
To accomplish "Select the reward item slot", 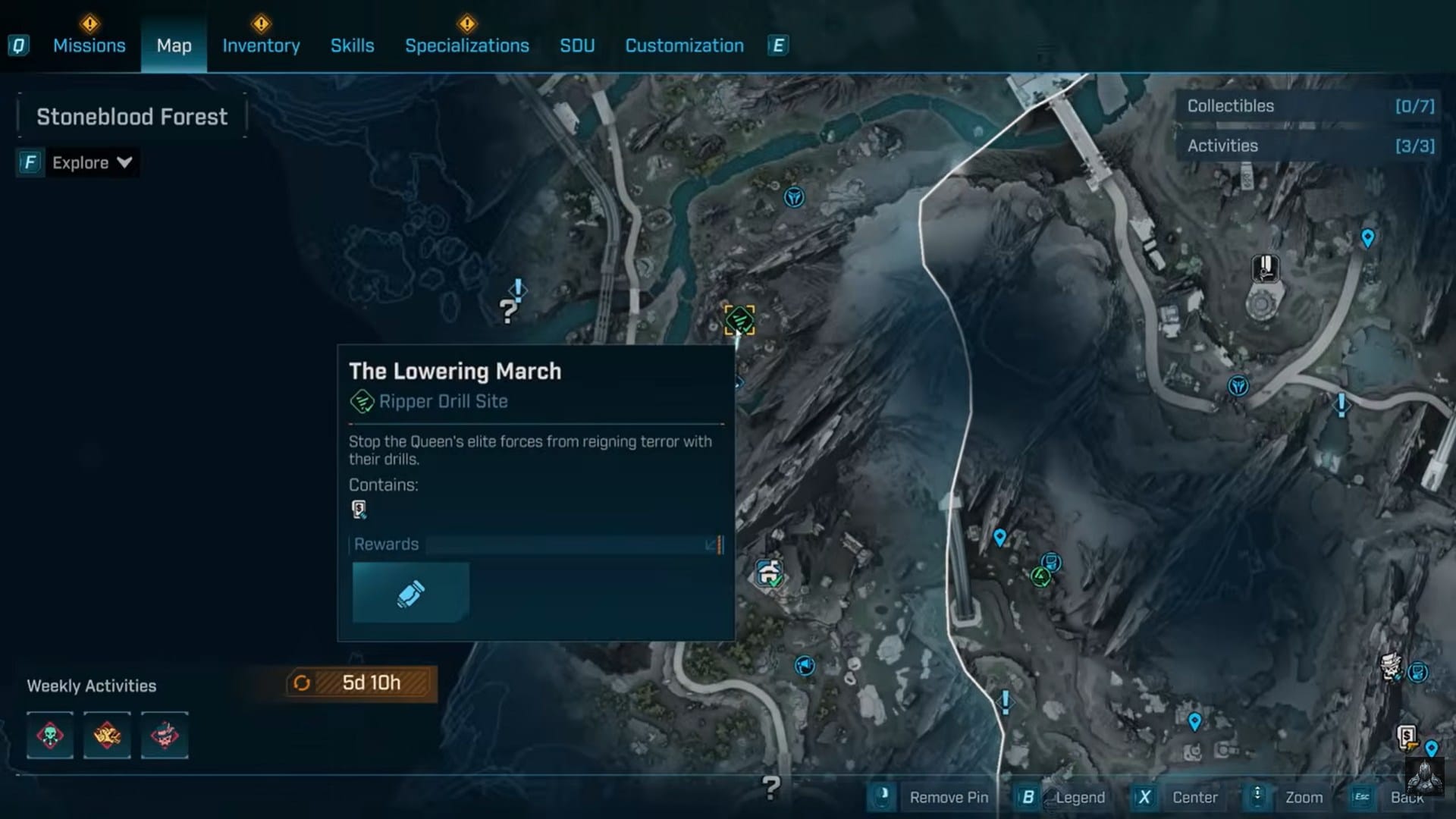I will 410,593.
